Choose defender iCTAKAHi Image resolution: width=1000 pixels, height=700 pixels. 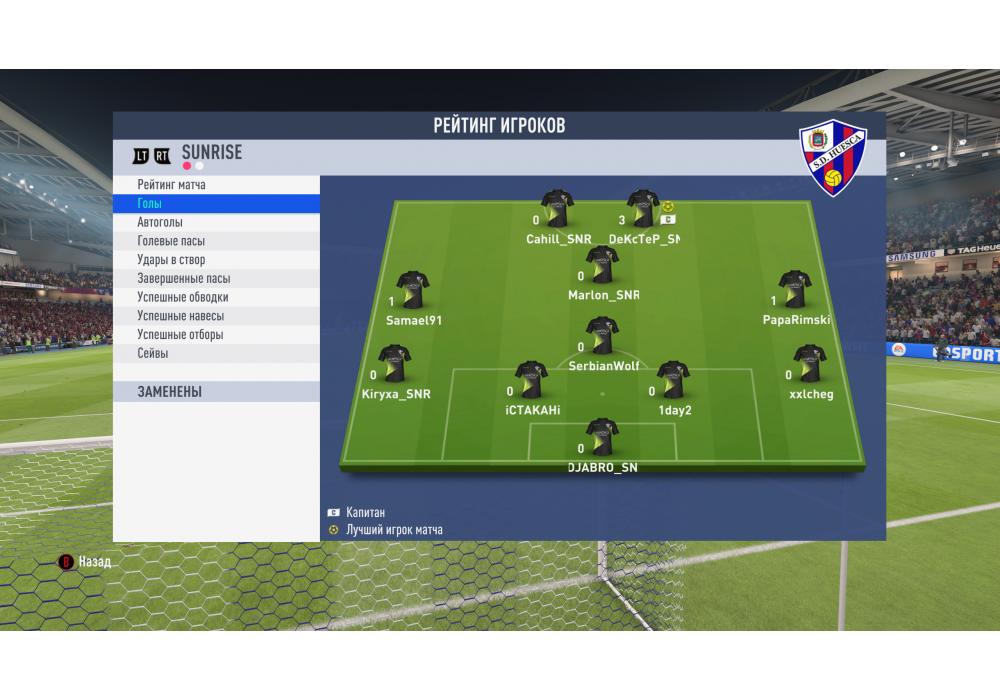pos(531,380)
